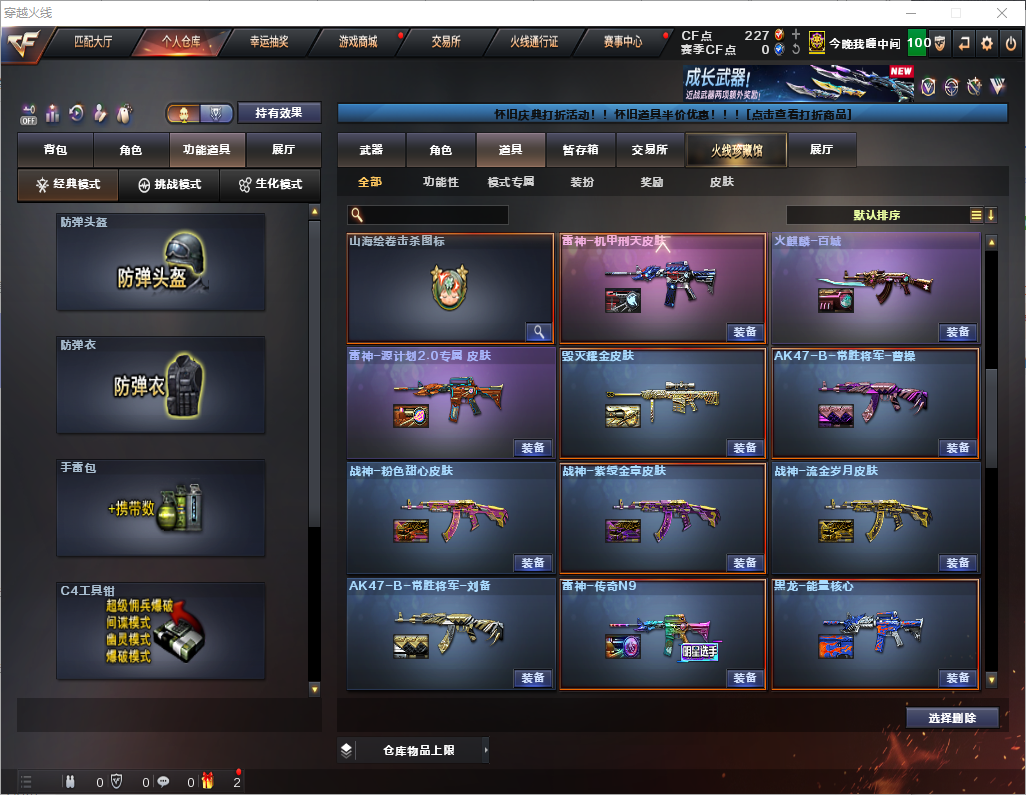Equip the 火麒麟-百城 skin

(x=958, y=332)
